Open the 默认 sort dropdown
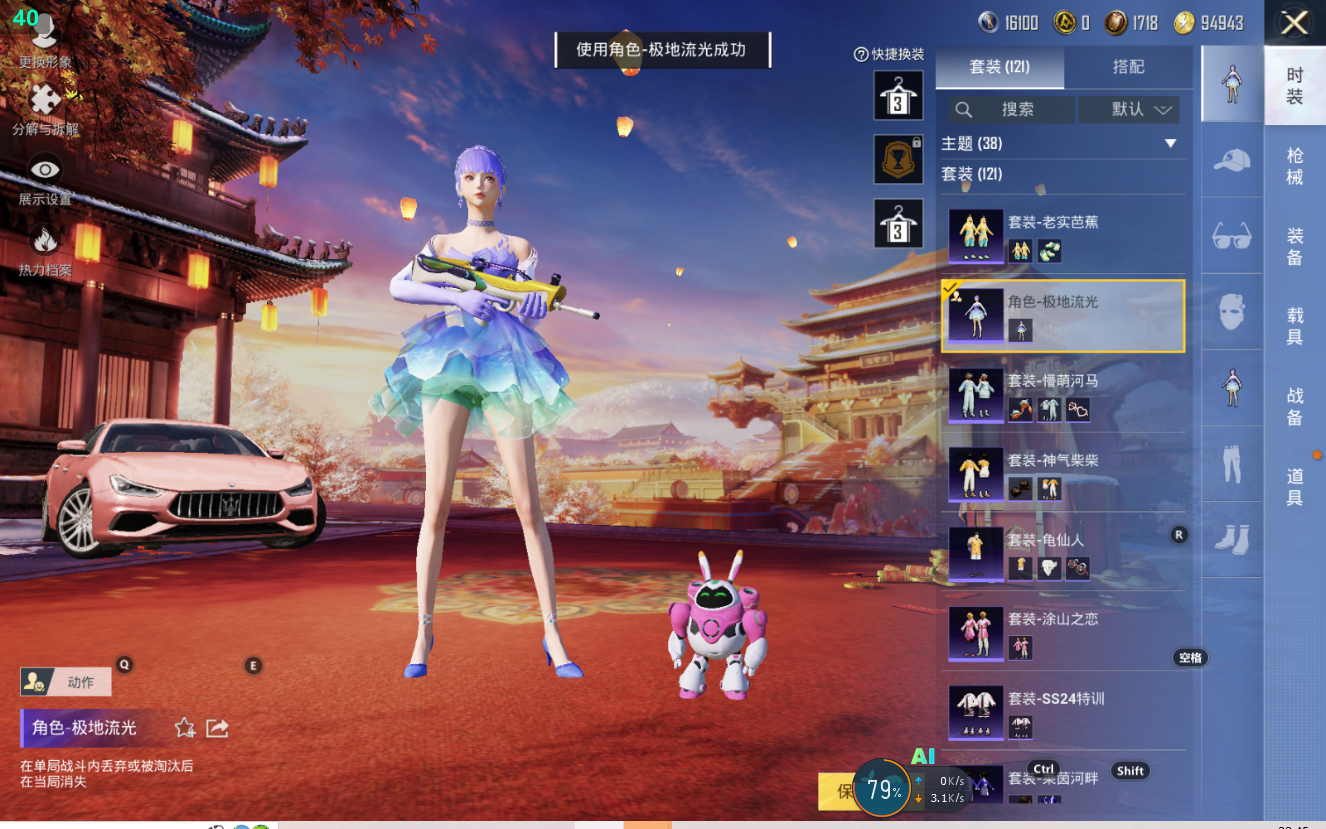This screenshot has width=1326, height=829. pyautogui.click(x=1140, y=110)
